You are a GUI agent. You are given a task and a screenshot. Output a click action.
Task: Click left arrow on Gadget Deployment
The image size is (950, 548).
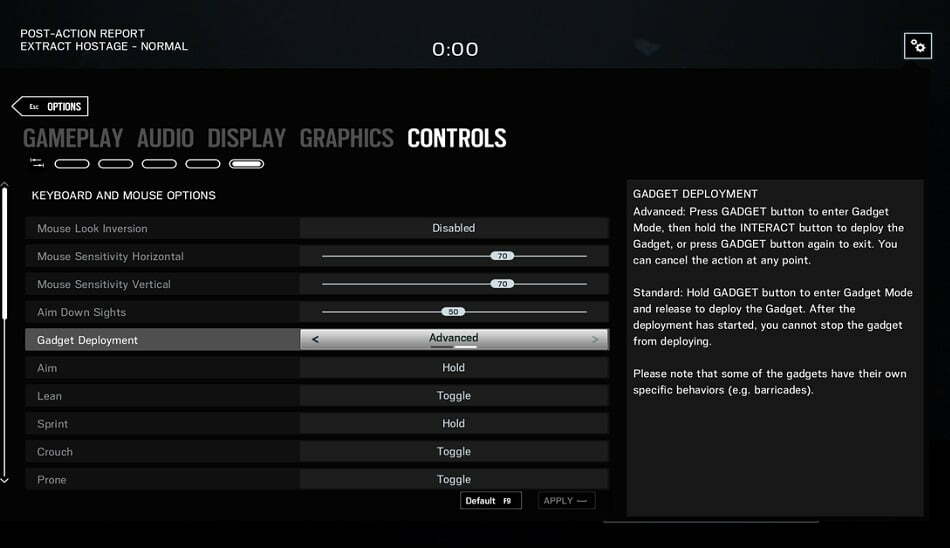(316, 340)
